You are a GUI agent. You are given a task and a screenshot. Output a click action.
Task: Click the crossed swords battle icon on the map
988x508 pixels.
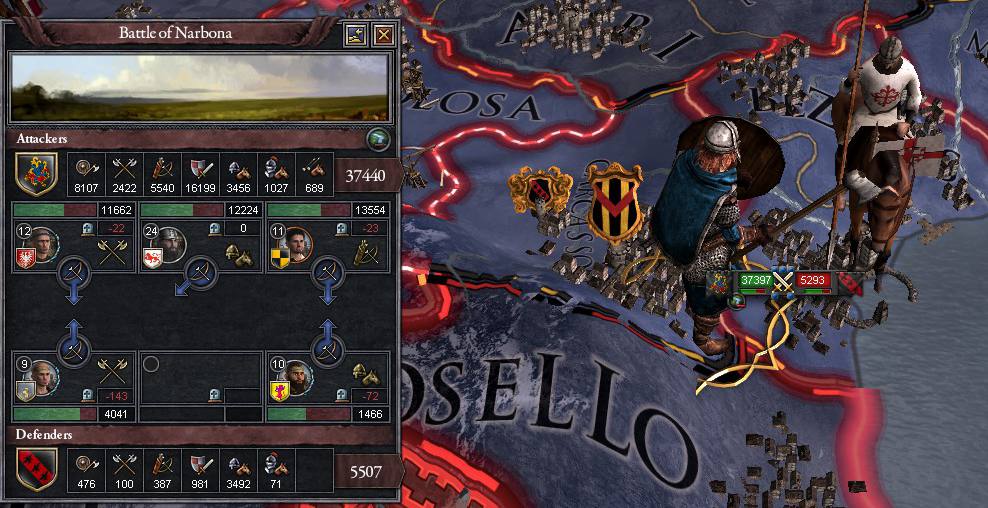click(784, 282)
